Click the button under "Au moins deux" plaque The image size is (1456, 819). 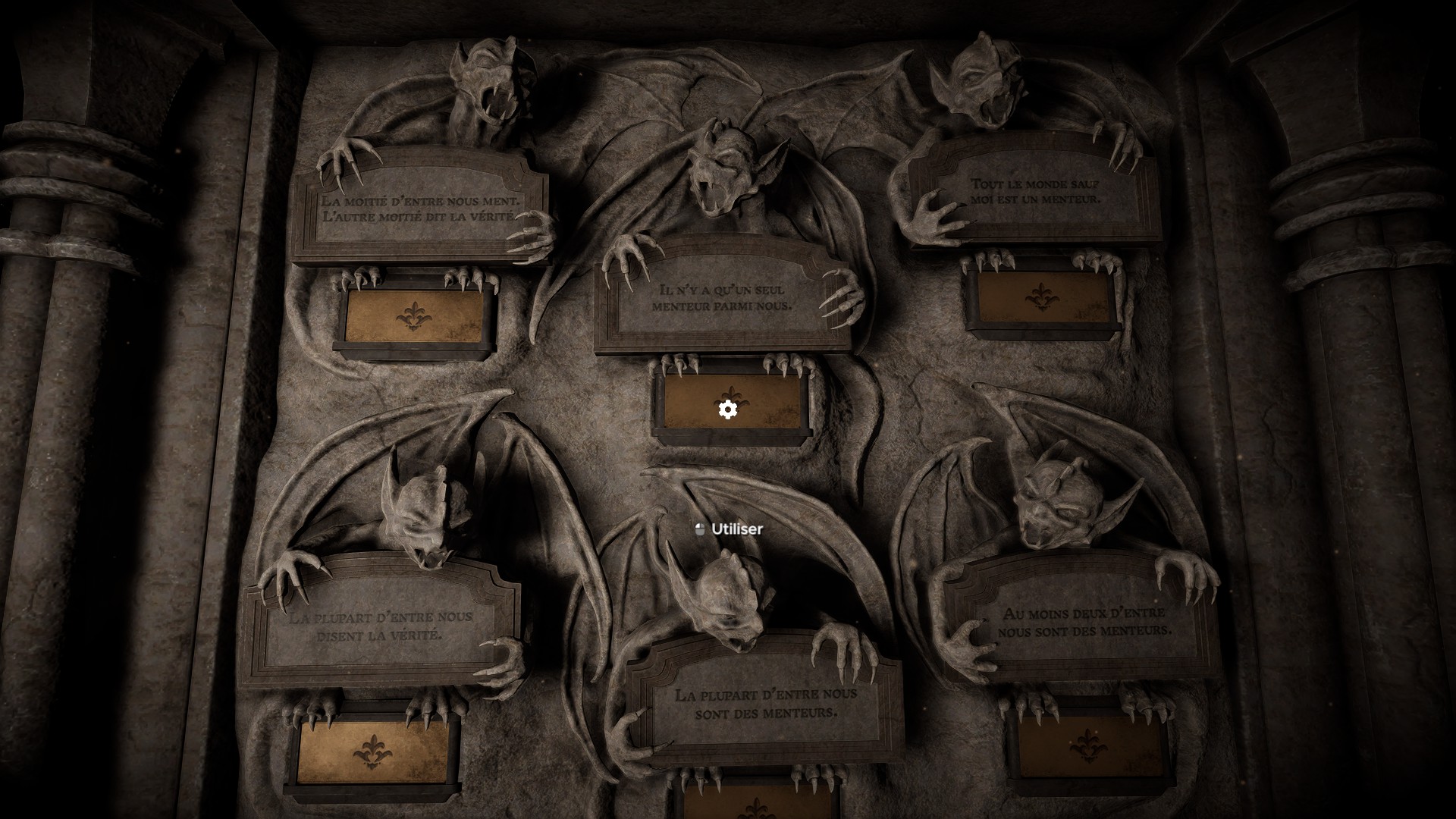pyautogui.click(x=1087, y=745)
